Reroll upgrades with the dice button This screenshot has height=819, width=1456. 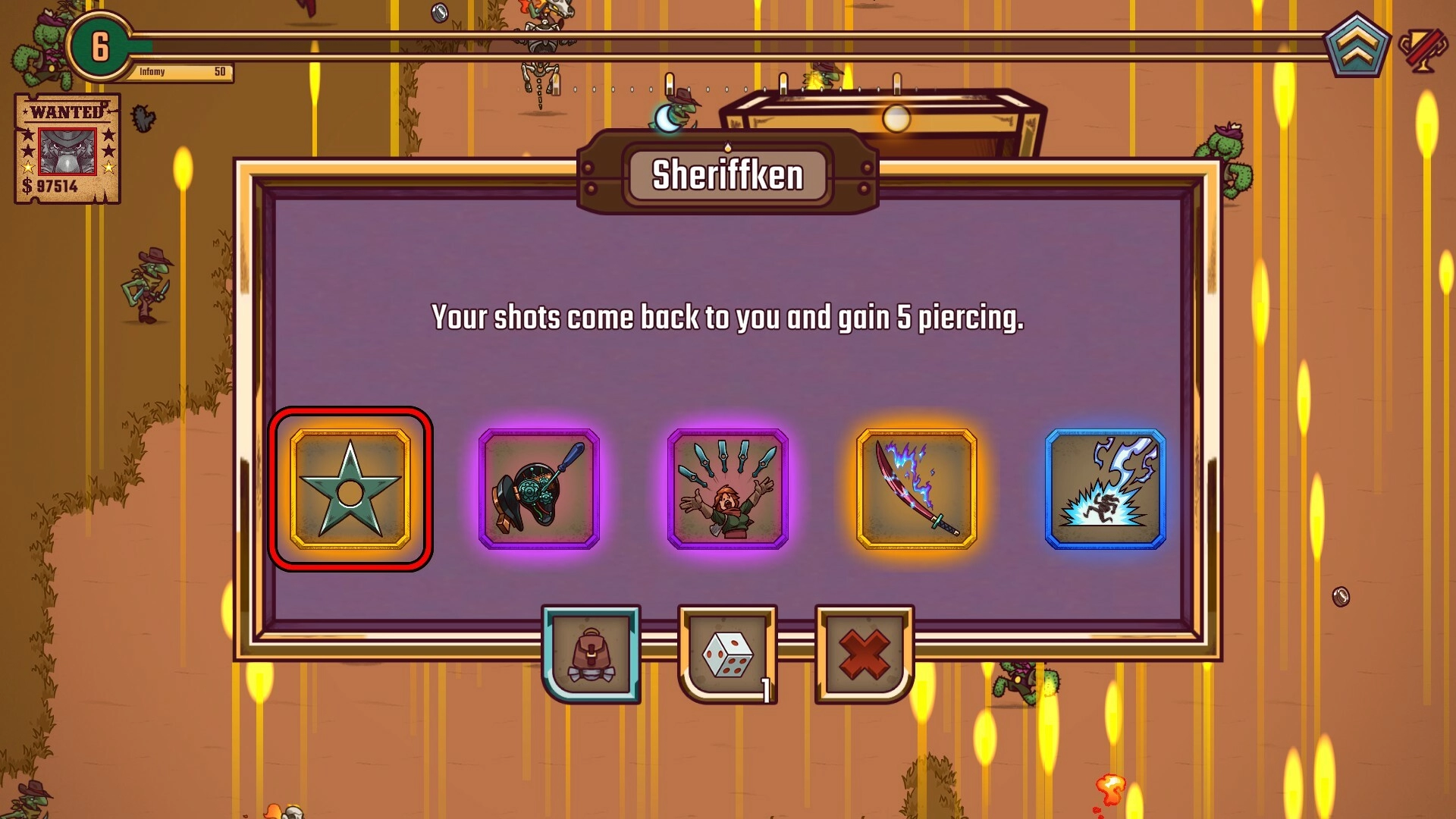(728, 654)
